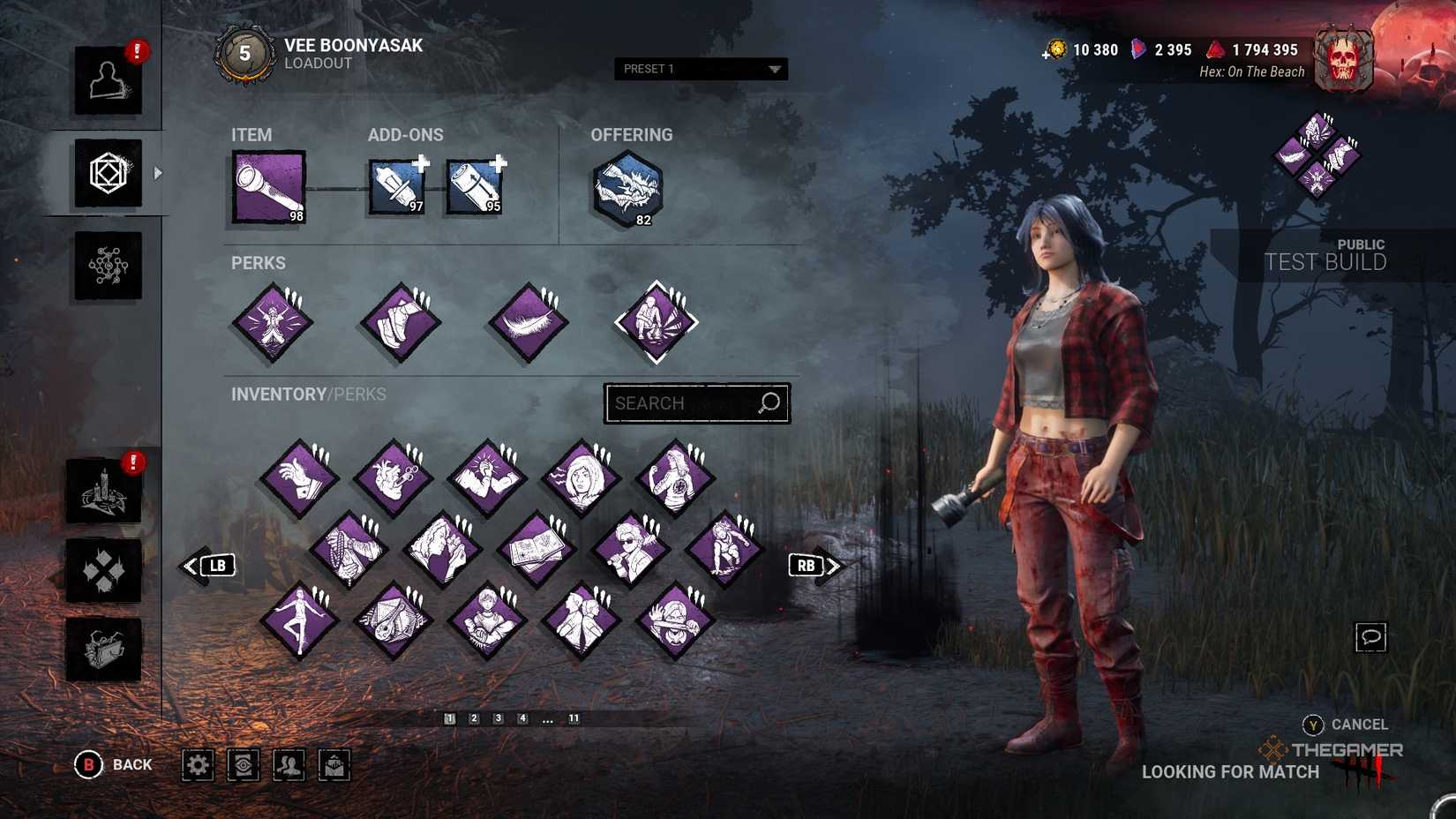1456x819 pixels.
Task: Select the feather perk in the Perks row
Action: (526, 322)
